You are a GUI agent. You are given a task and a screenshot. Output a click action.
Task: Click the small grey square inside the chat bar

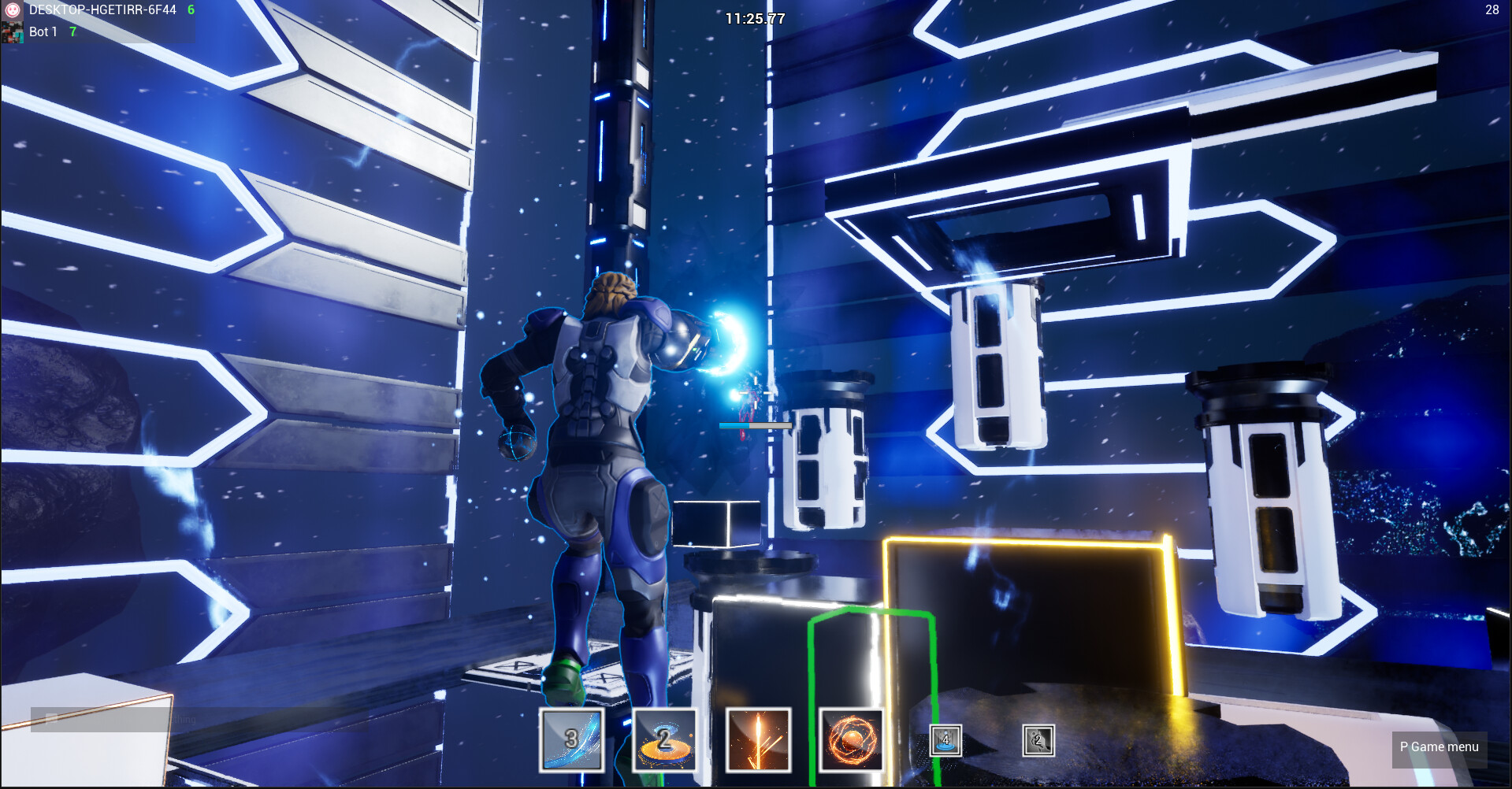(x=51, y=718)
